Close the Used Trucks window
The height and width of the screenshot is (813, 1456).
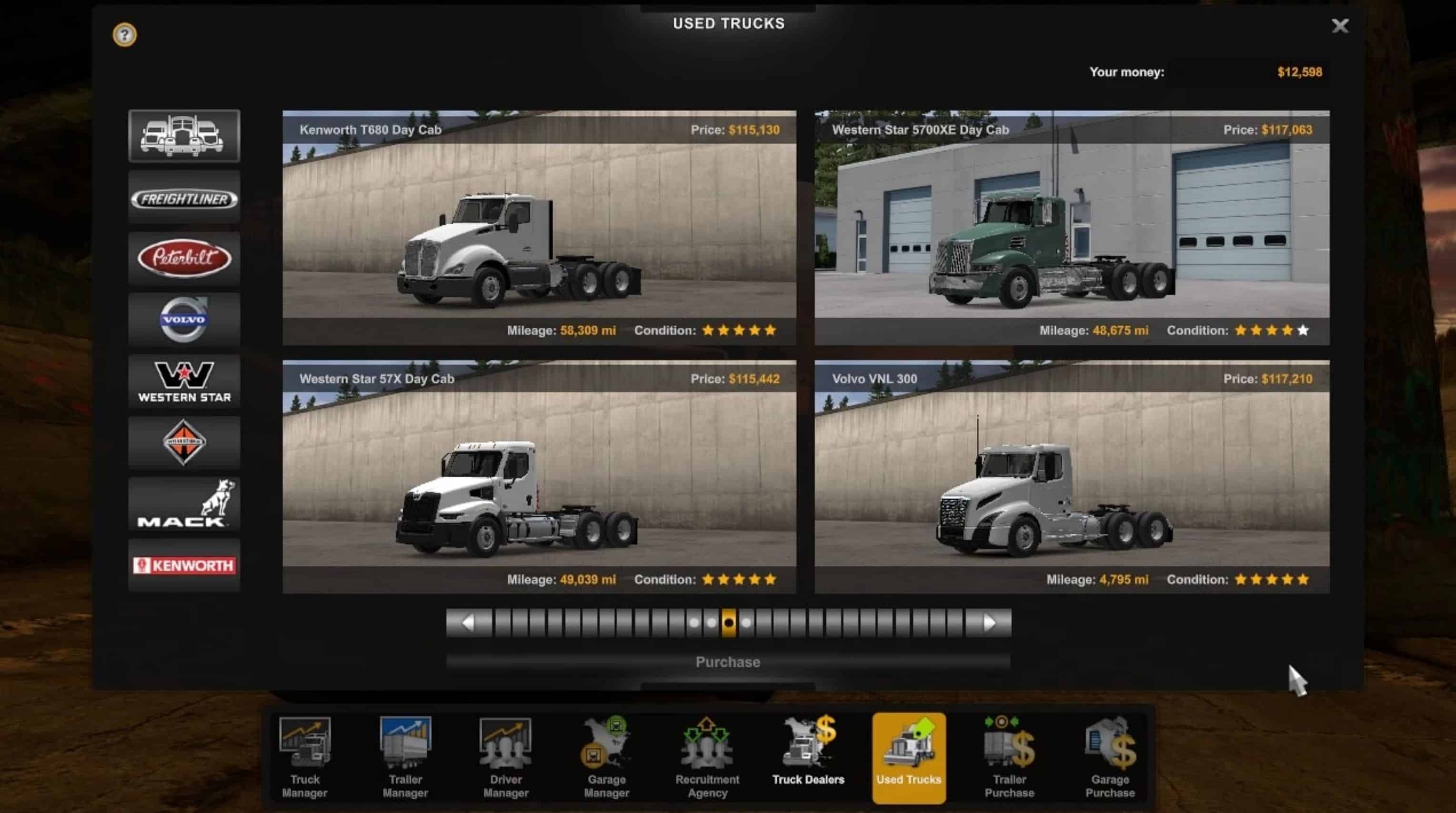pyautogui.click(x=1340, y=25)
